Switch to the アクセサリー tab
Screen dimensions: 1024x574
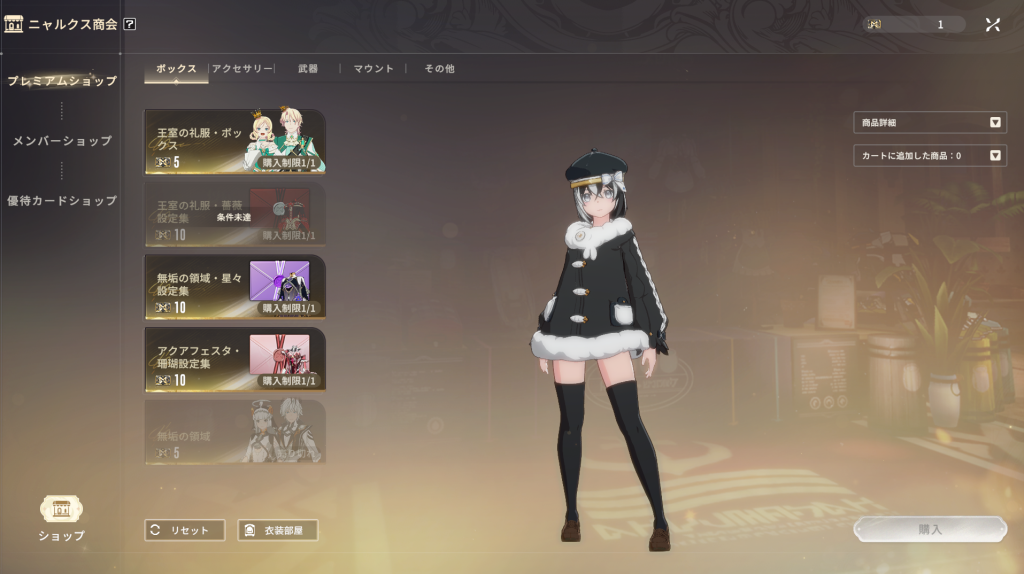point(241,69)
